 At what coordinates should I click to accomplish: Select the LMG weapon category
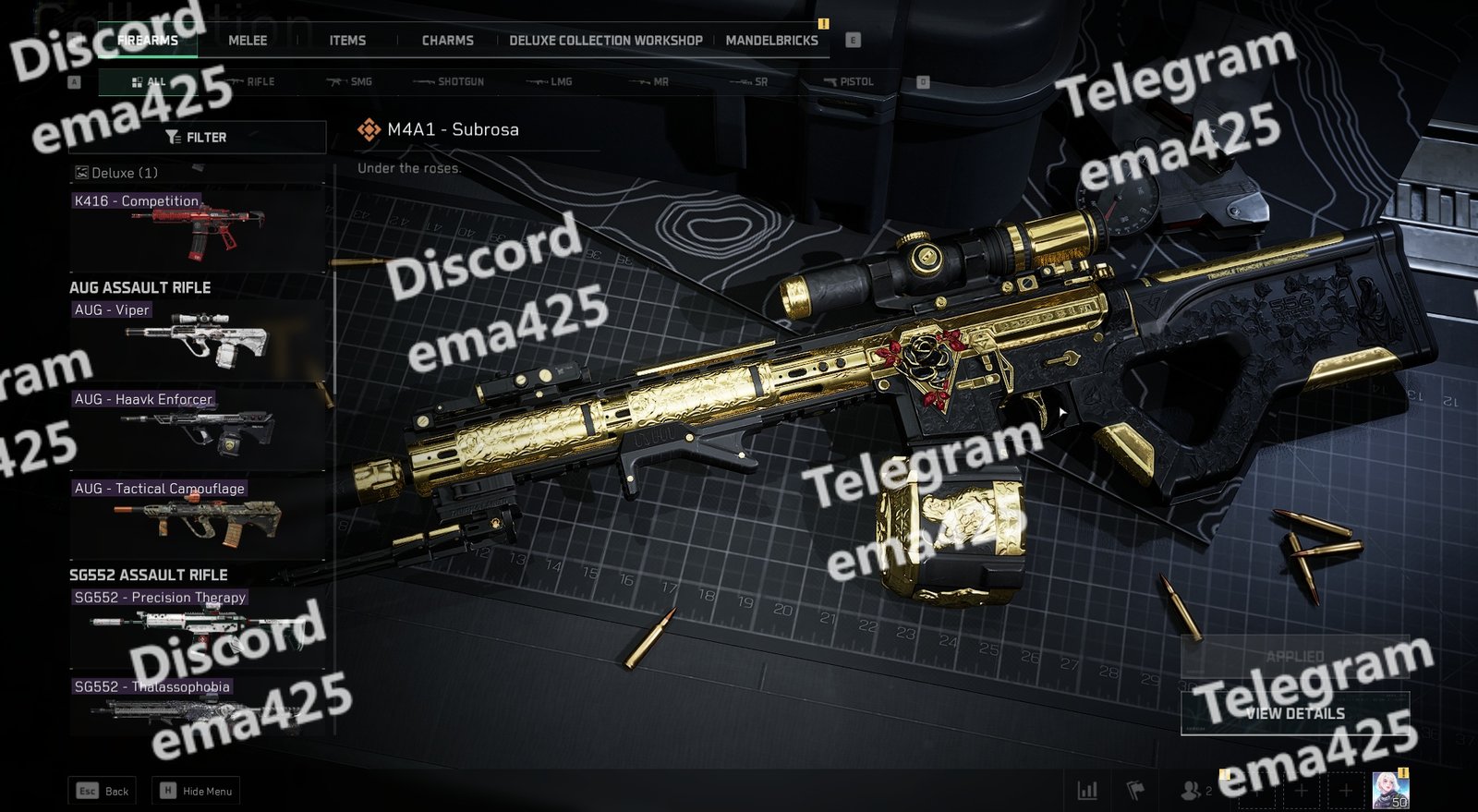[x=551, y=82]
